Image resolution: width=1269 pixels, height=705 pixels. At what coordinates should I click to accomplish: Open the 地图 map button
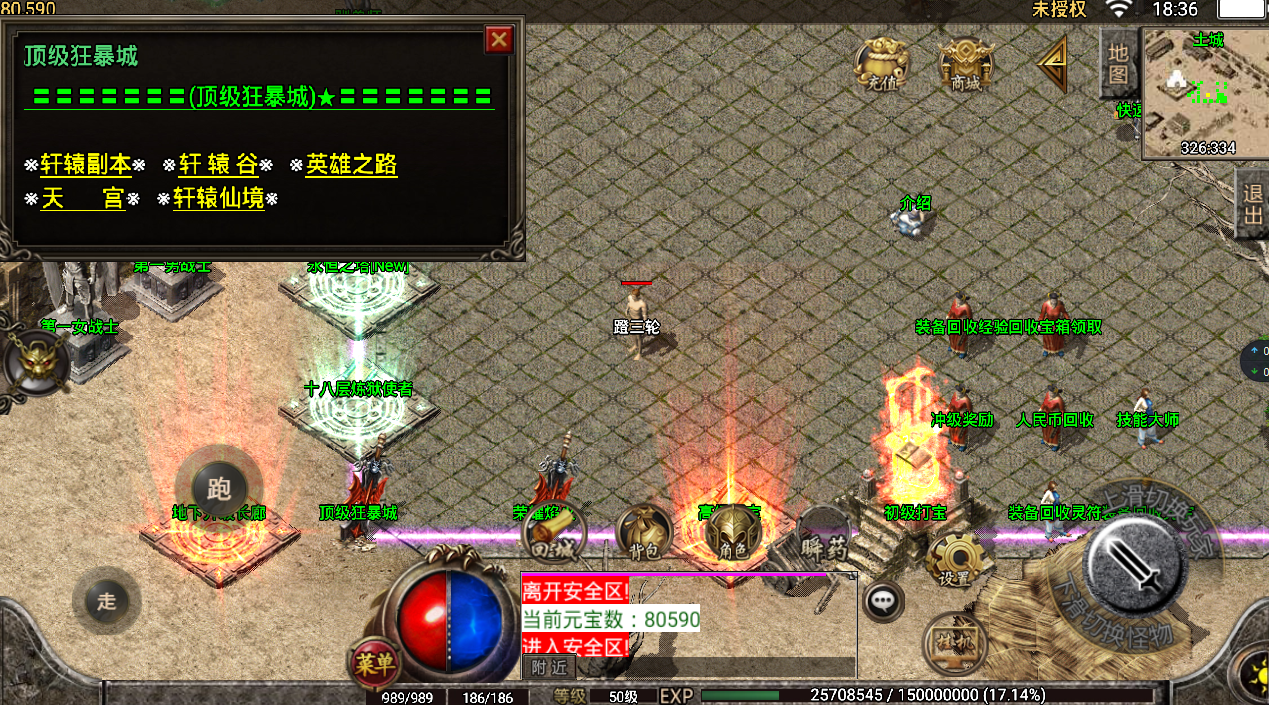tap(1118, 62)
